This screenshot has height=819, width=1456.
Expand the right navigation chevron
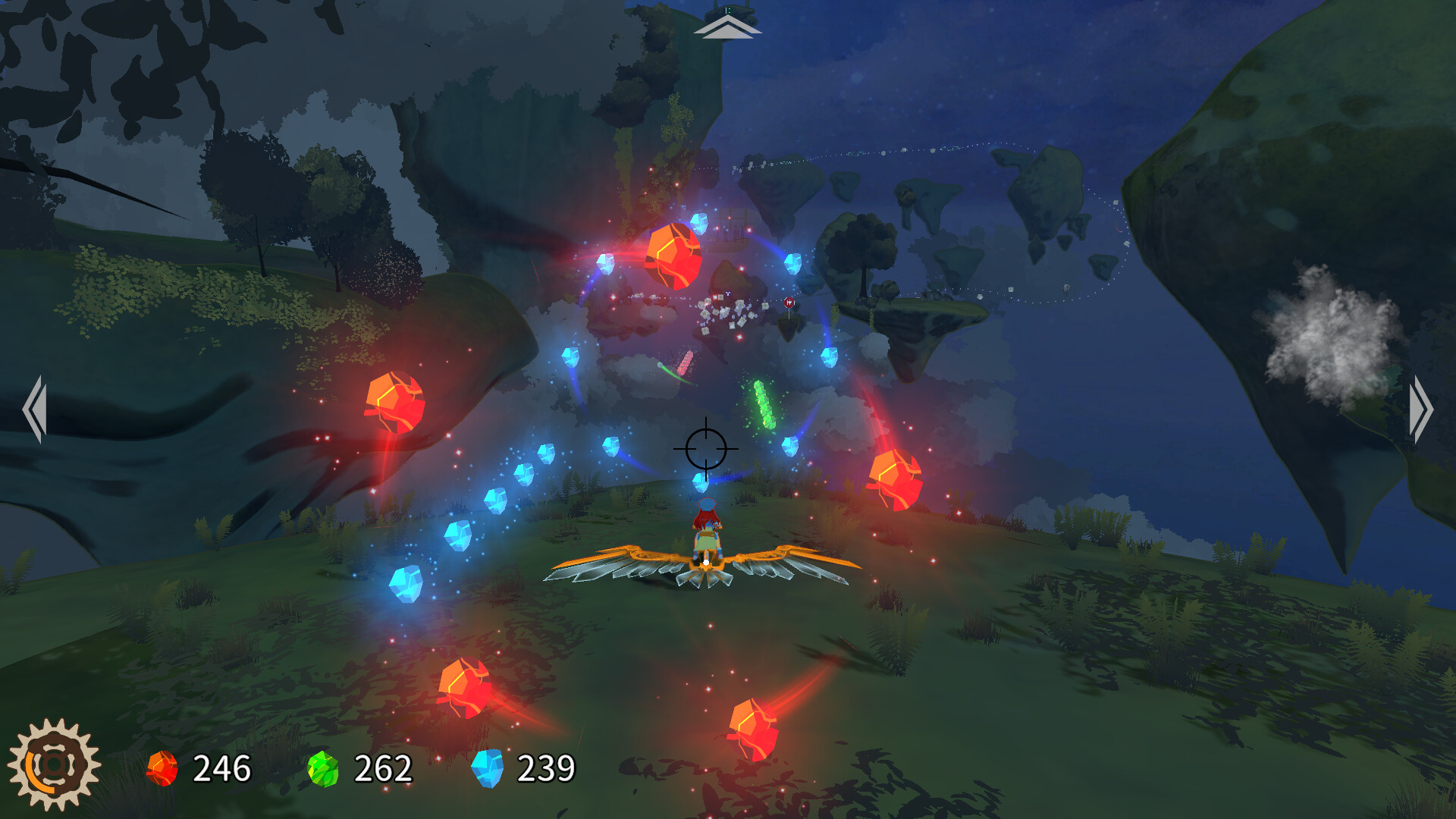(1420, 409)
